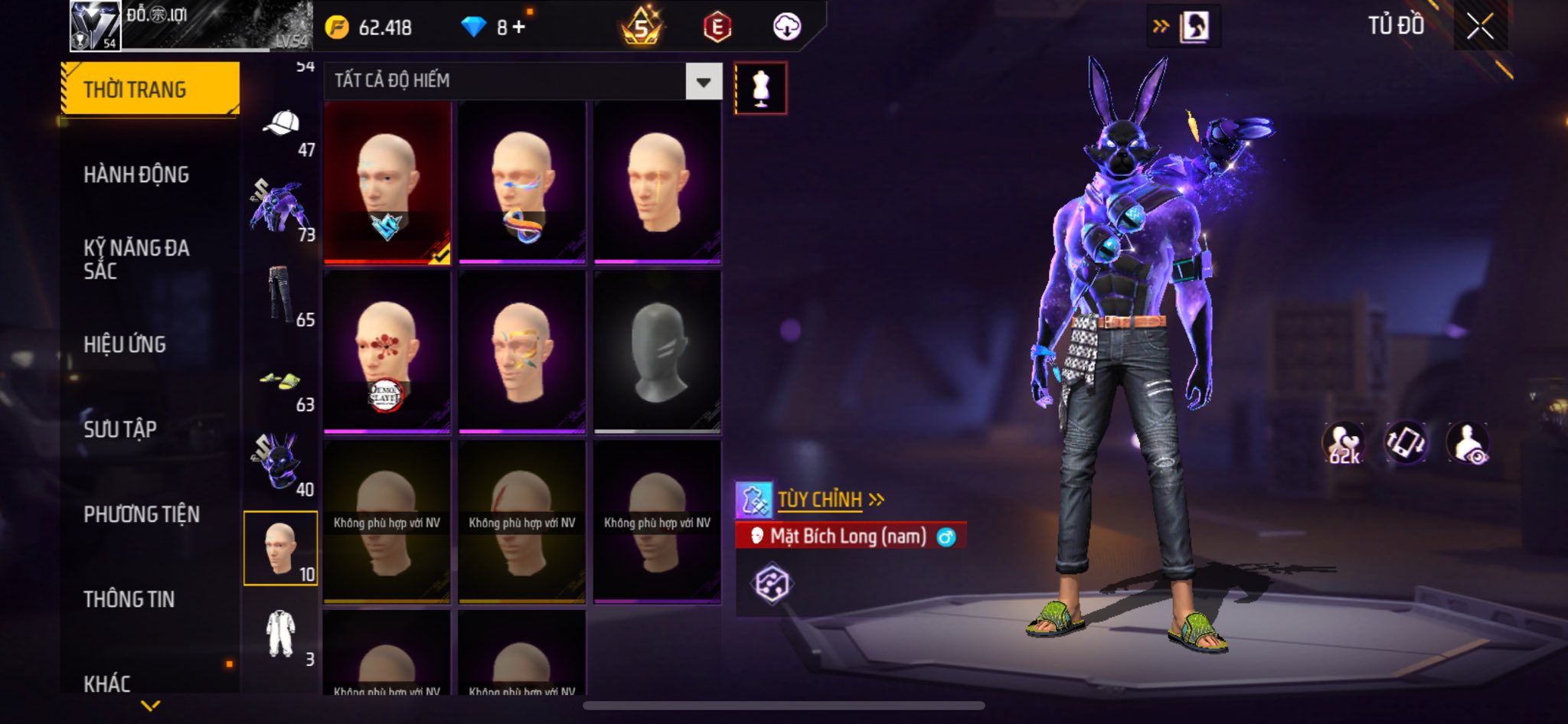The width and height of the screenshot is (1568, 724).
Task: Go to the HIỆU ỨNG category
Action: pyautogui.click(x=125, y=344)
